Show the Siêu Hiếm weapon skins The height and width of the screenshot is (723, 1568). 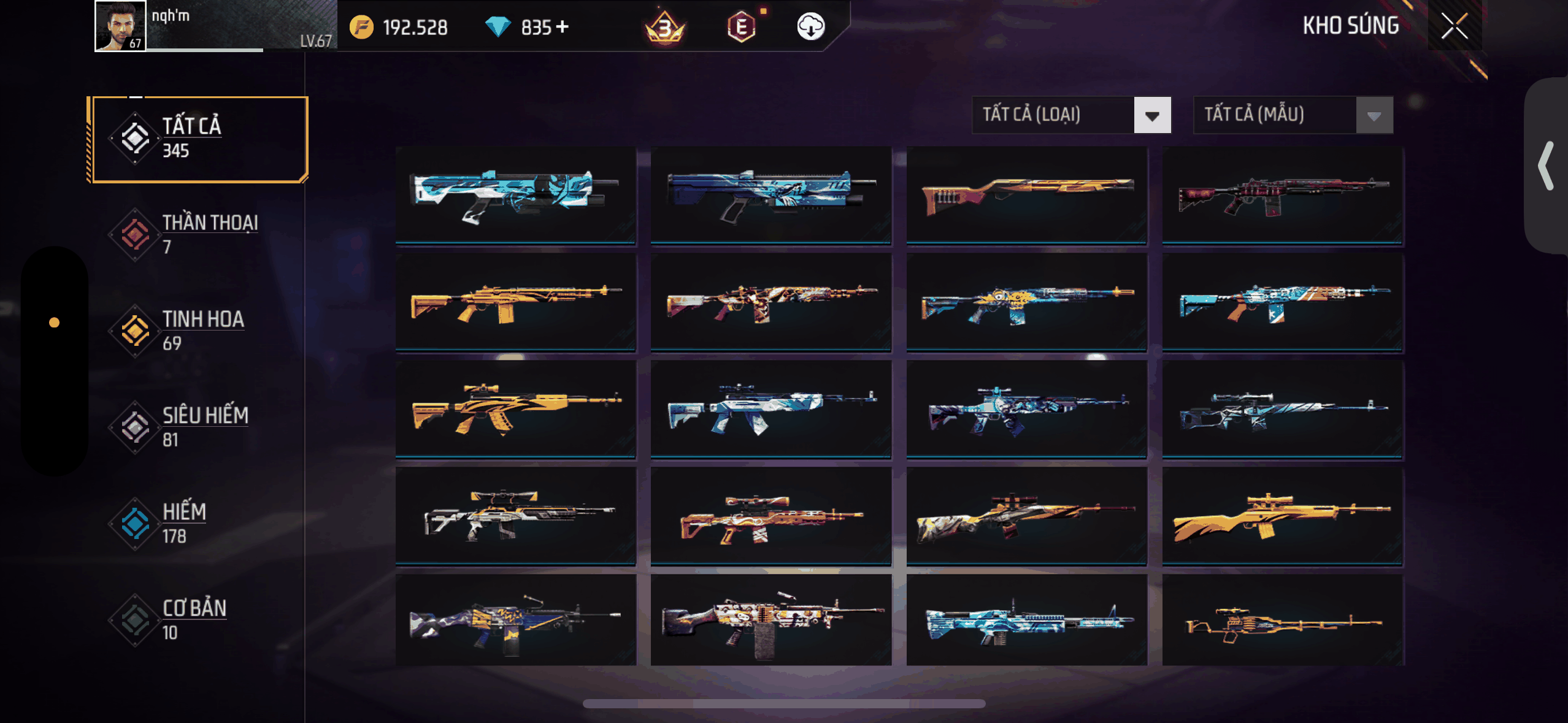[199, 427]
